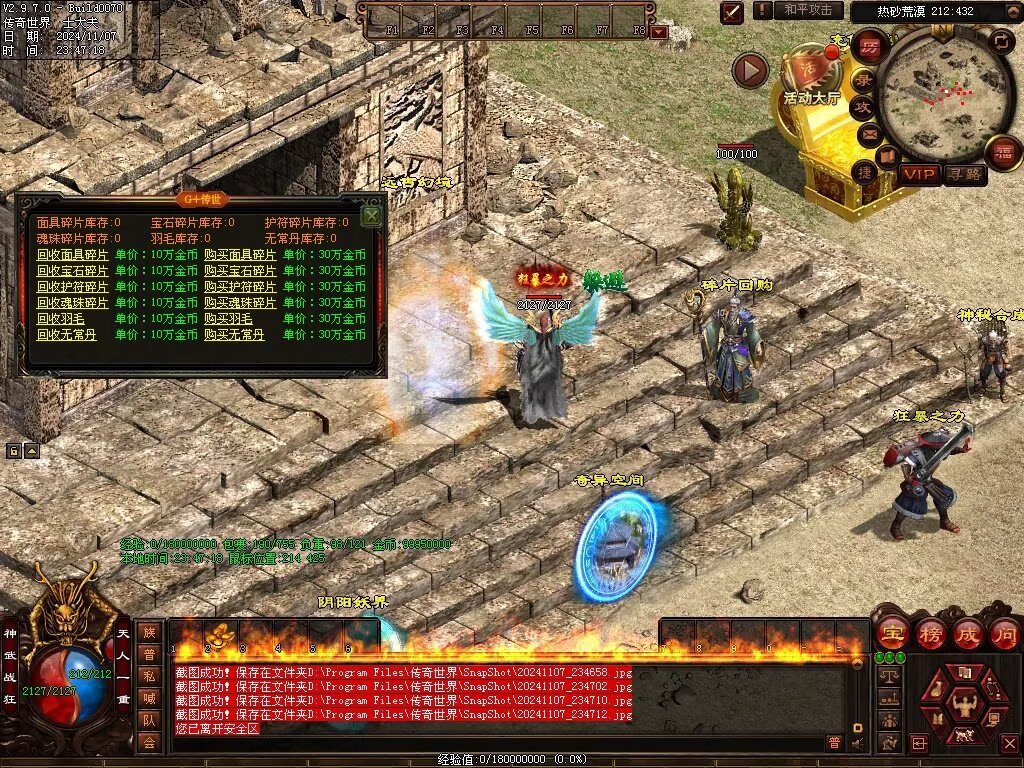Toggle the 和平攻击 attack mode button

pos(807,10)
